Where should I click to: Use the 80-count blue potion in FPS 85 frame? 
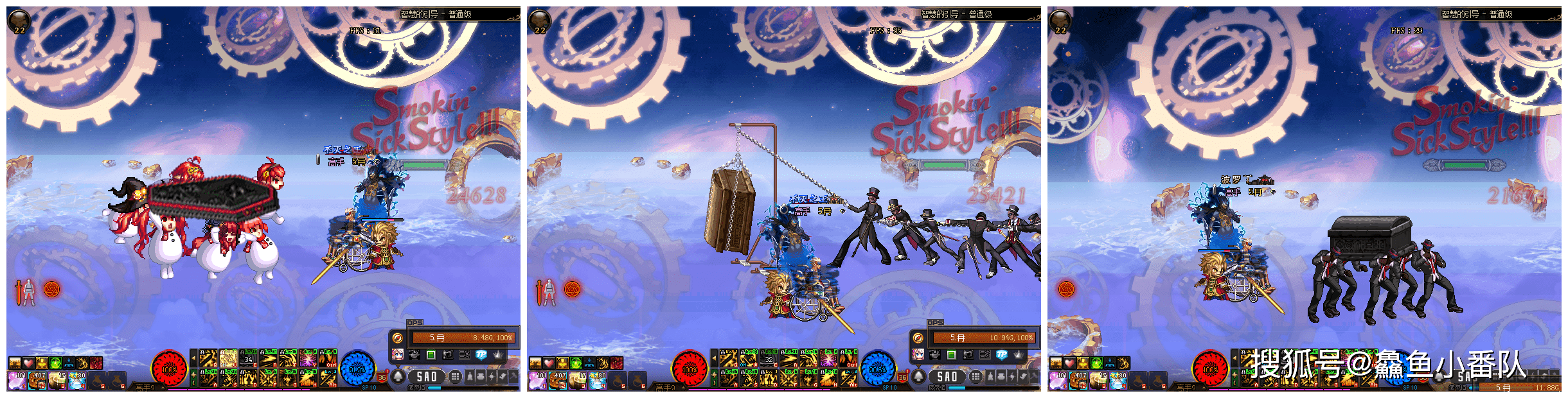[x=598, y=381]
